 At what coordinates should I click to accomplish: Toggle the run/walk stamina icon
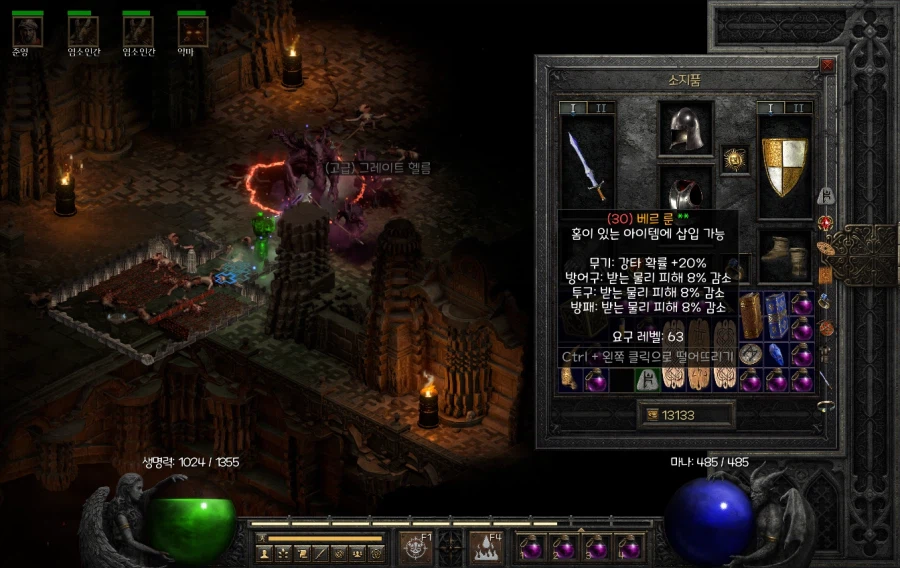tap(262, 538)
